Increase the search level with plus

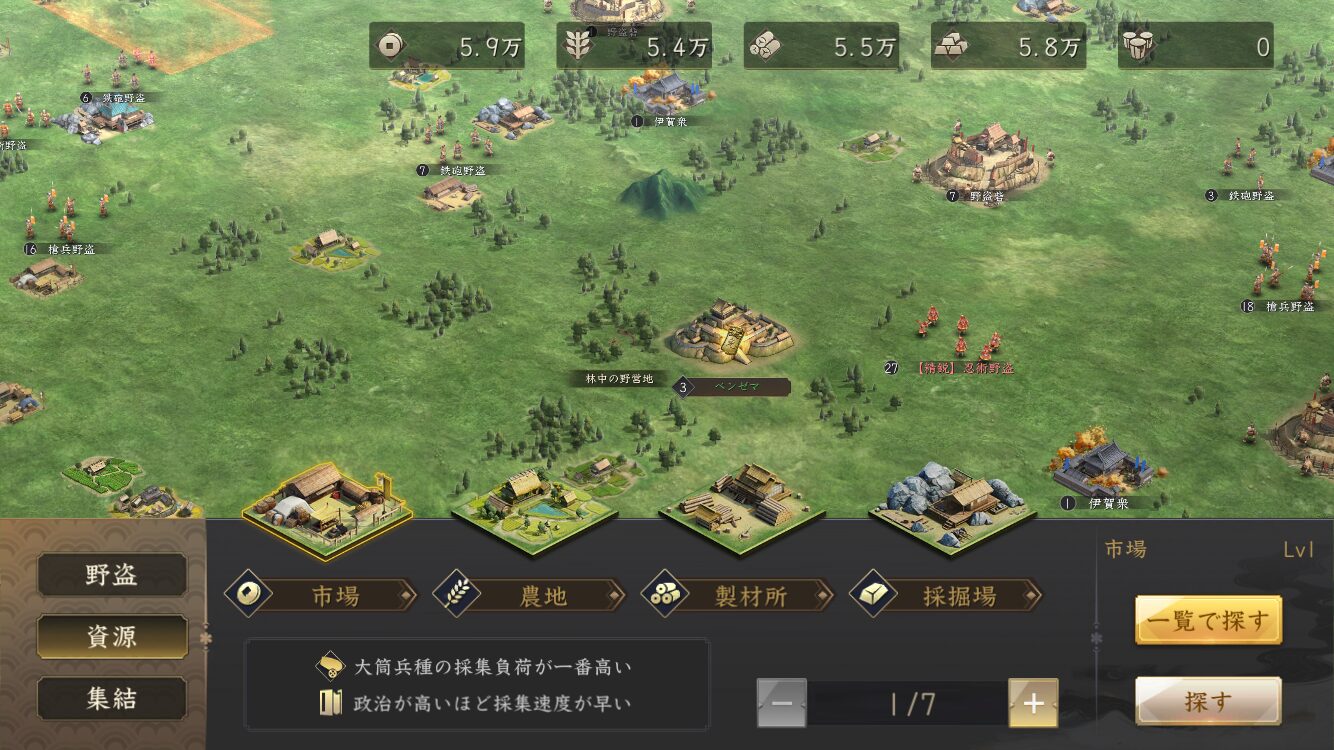1033,703
